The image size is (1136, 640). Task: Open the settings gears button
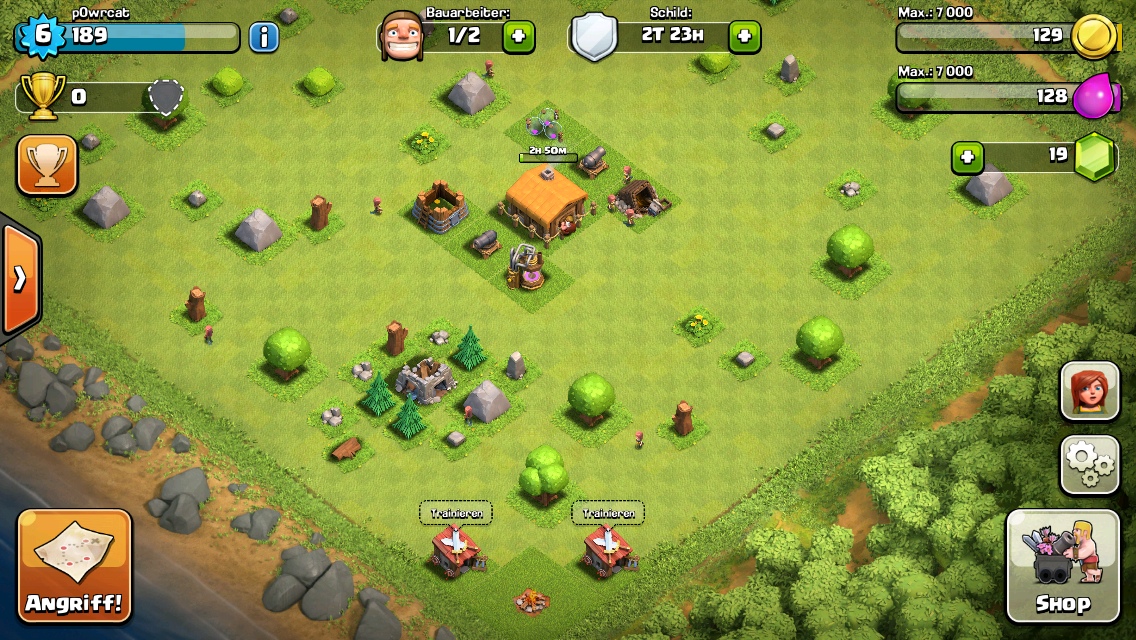[x=1089, y=464]
